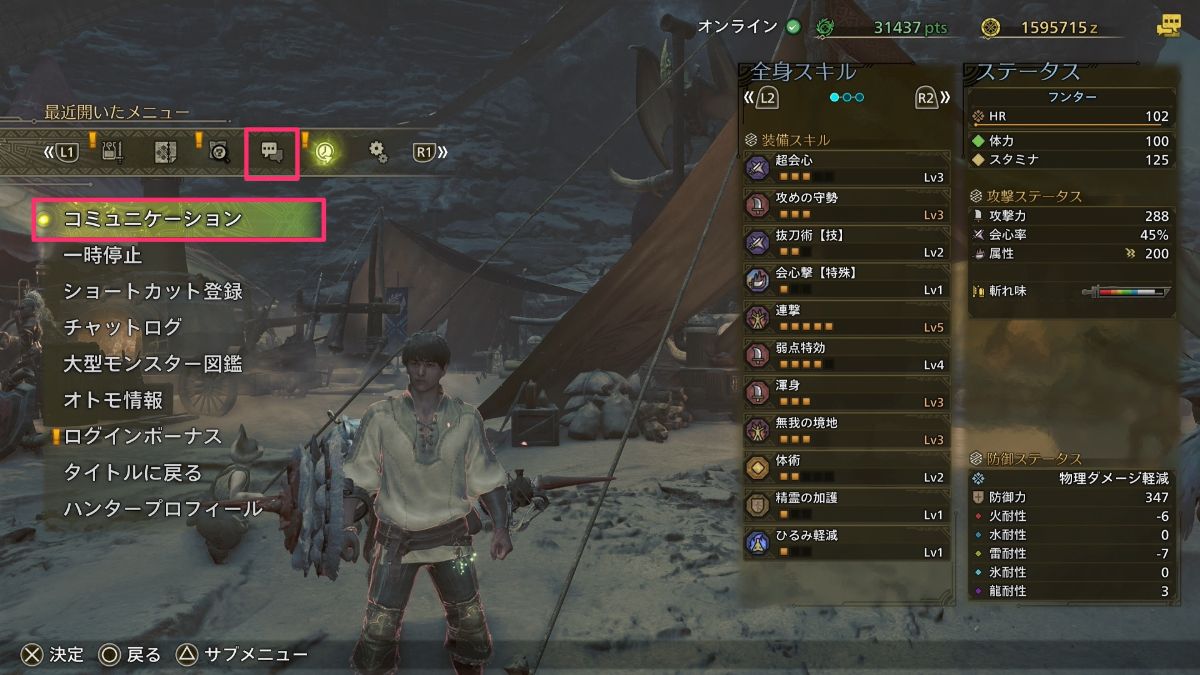Open ショートカット登録 shortcut registration

153,292
